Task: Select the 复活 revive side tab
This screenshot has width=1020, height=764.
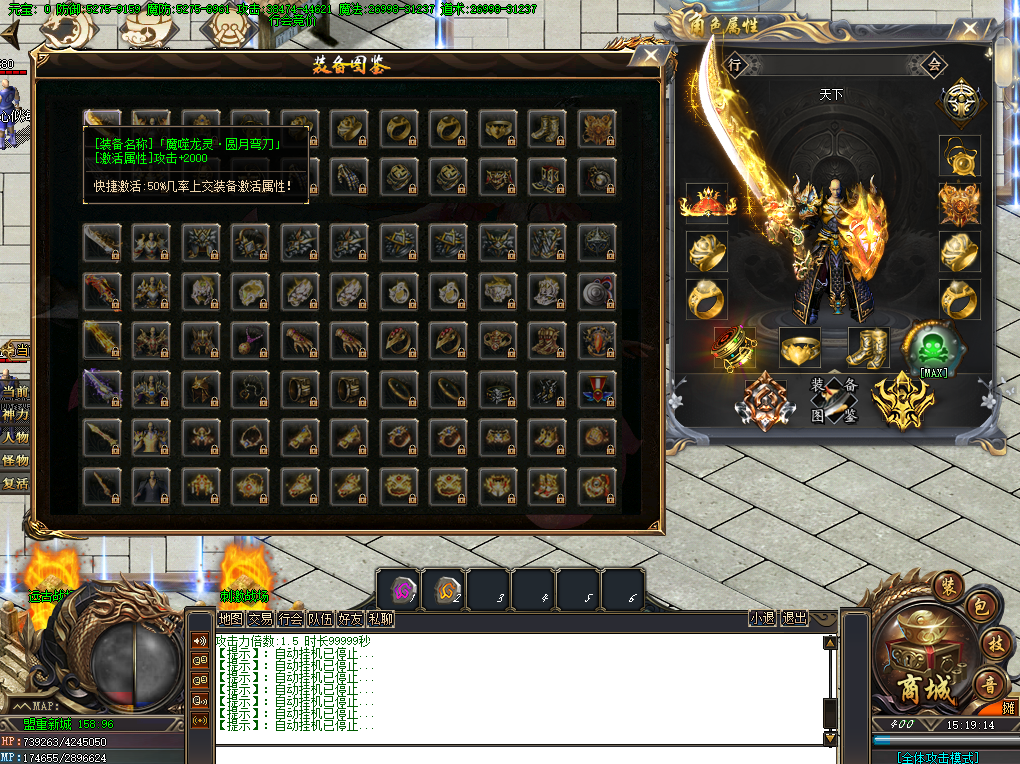Action: (15, 483)
